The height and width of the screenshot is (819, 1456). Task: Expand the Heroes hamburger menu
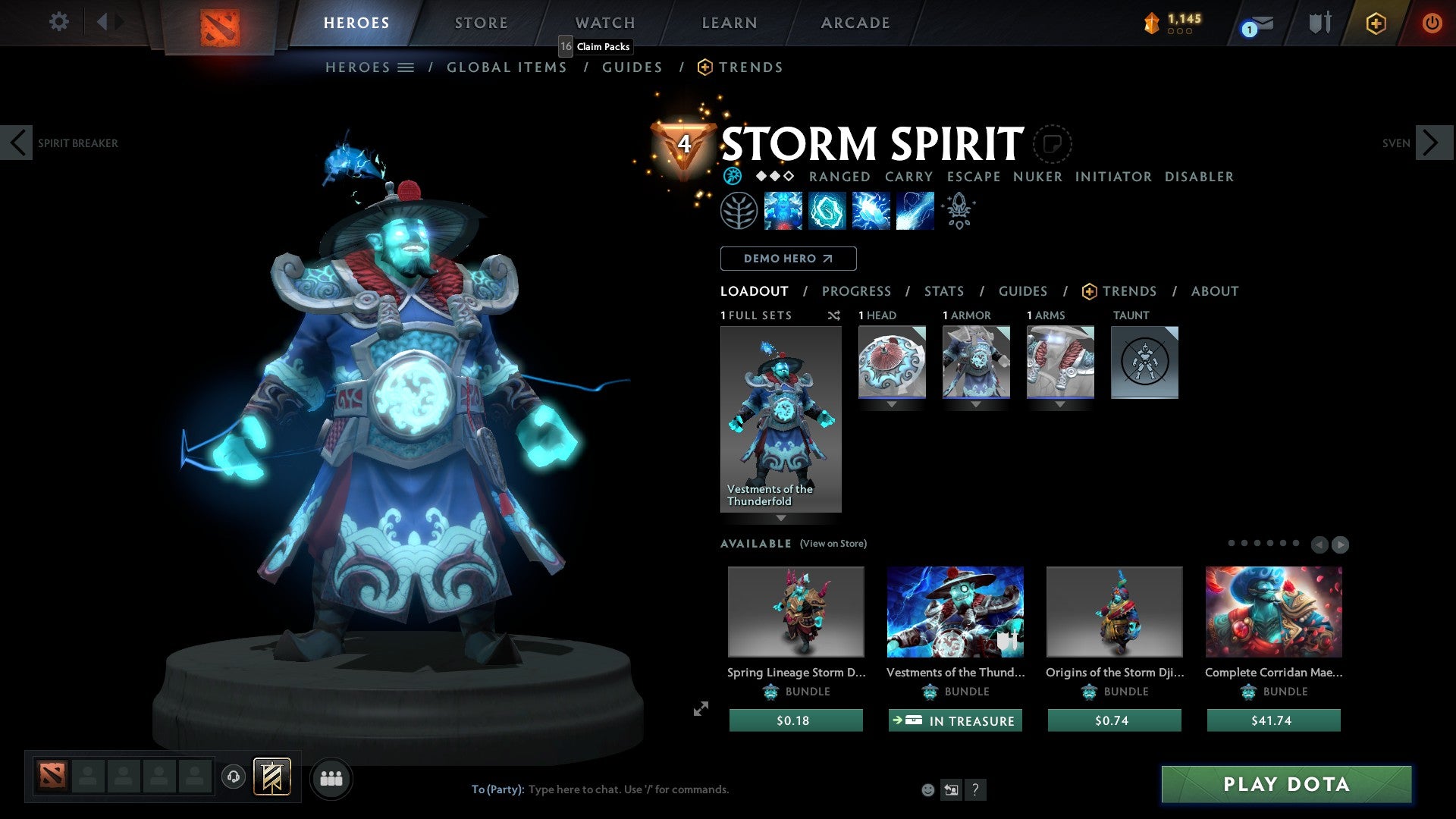(x=406, y=67)
